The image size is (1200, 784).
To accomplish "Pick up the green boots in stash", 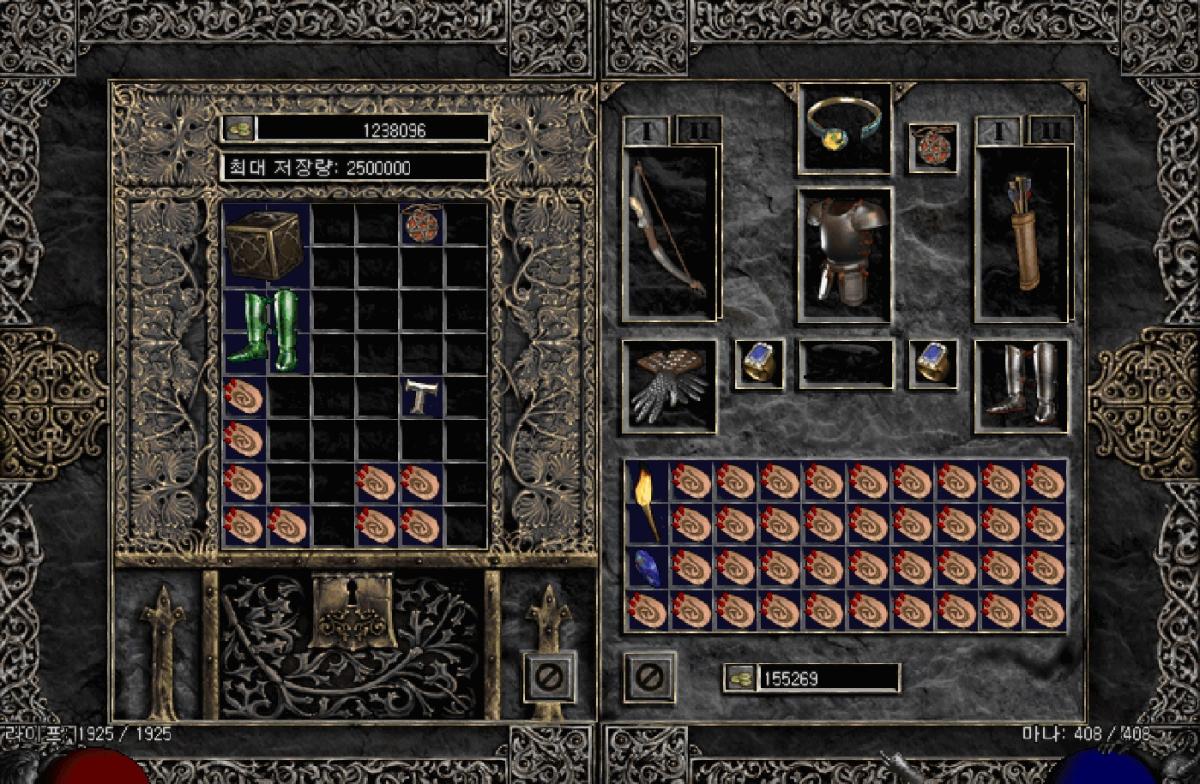I will click(x=264, y=329).
